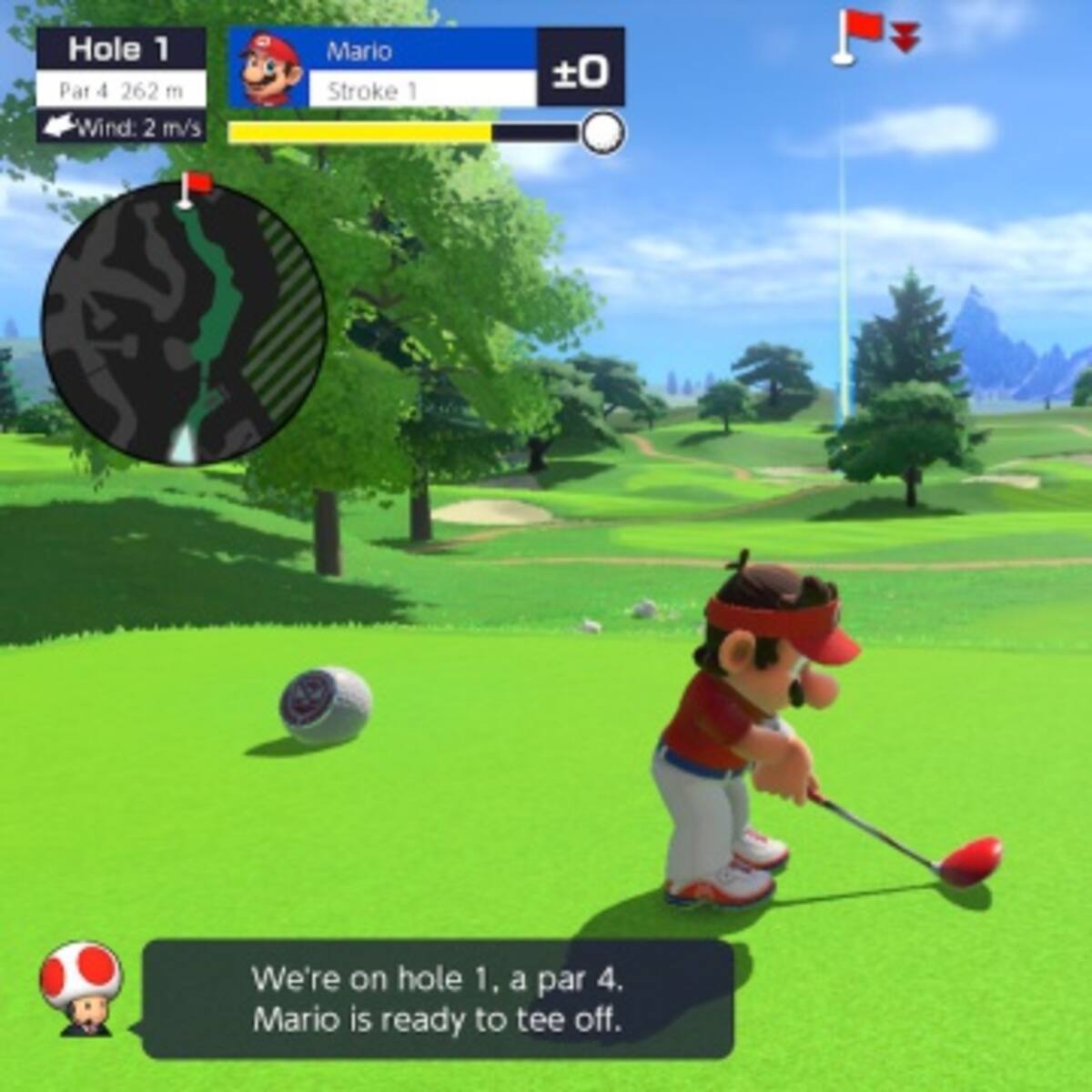Click Mario's portrait in the player panel
The width and height of the screenshot is (1092, 1092).
pos(269,69)
